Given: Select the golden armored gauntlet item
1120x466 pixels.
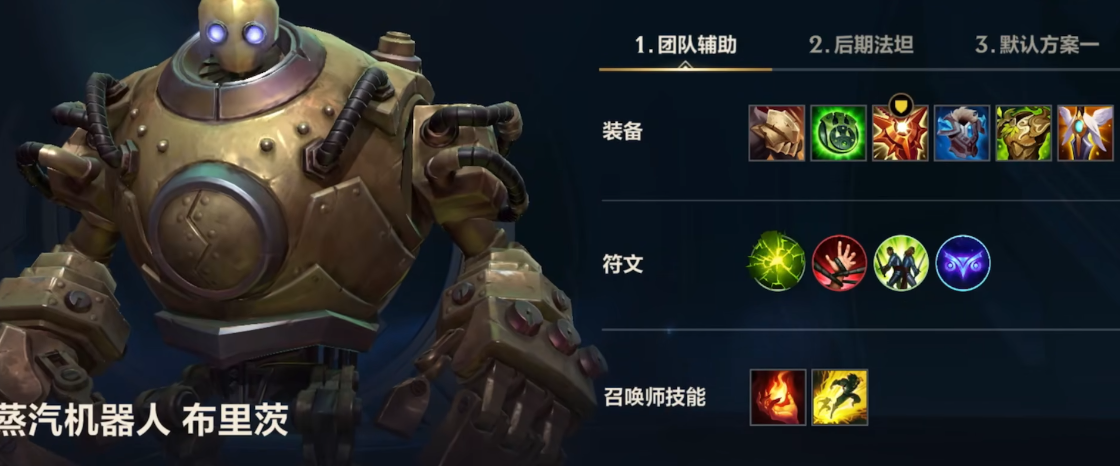Looking at the screenshot, I should (x=777, y=133).
